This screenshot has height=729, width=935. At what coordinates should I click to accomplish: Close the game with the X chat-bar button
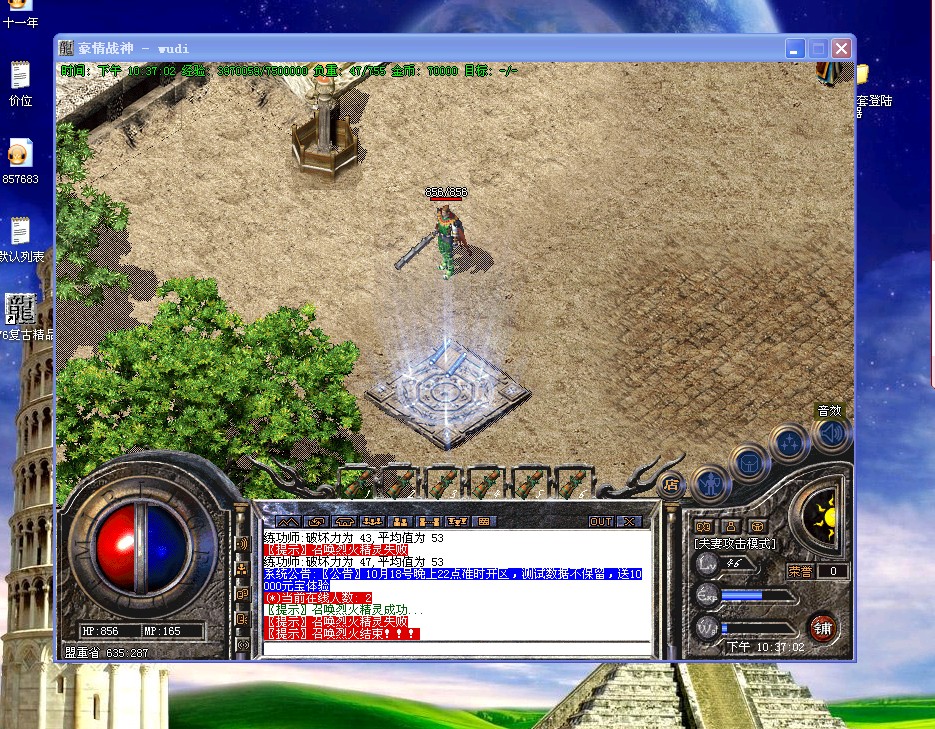point(628,521)
